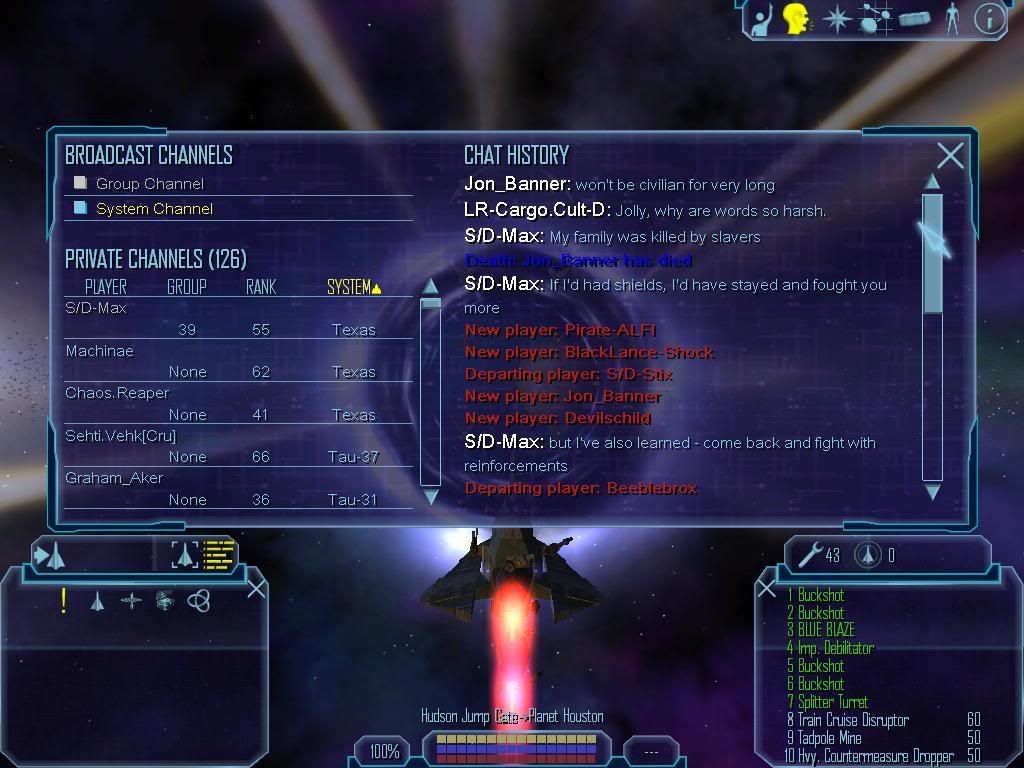
Task: Show important contacts with the yellow exclamation filter
Action: [63, 600]
